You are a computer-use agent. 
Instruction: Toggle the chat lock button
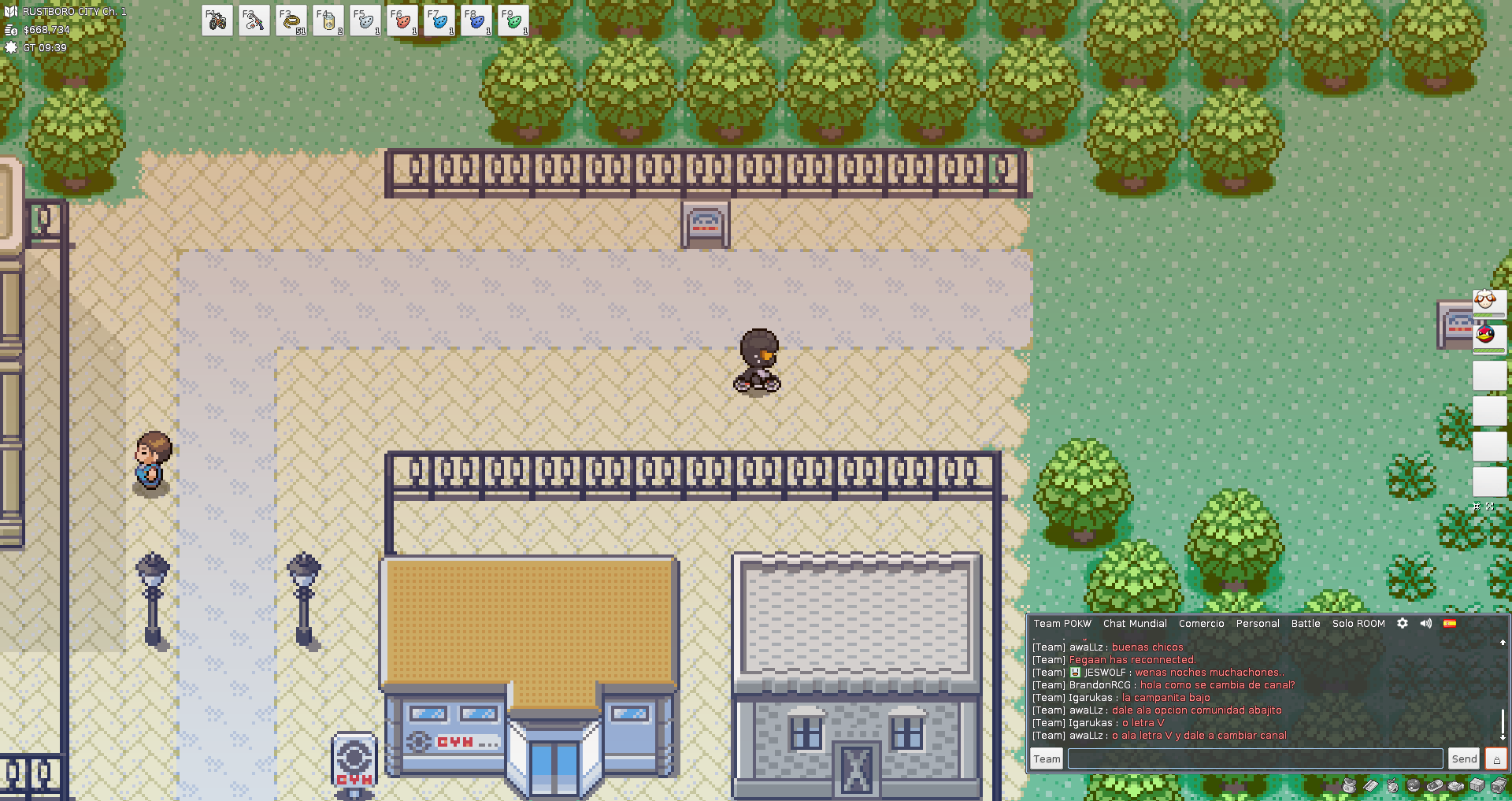(x=1496, y=758)
